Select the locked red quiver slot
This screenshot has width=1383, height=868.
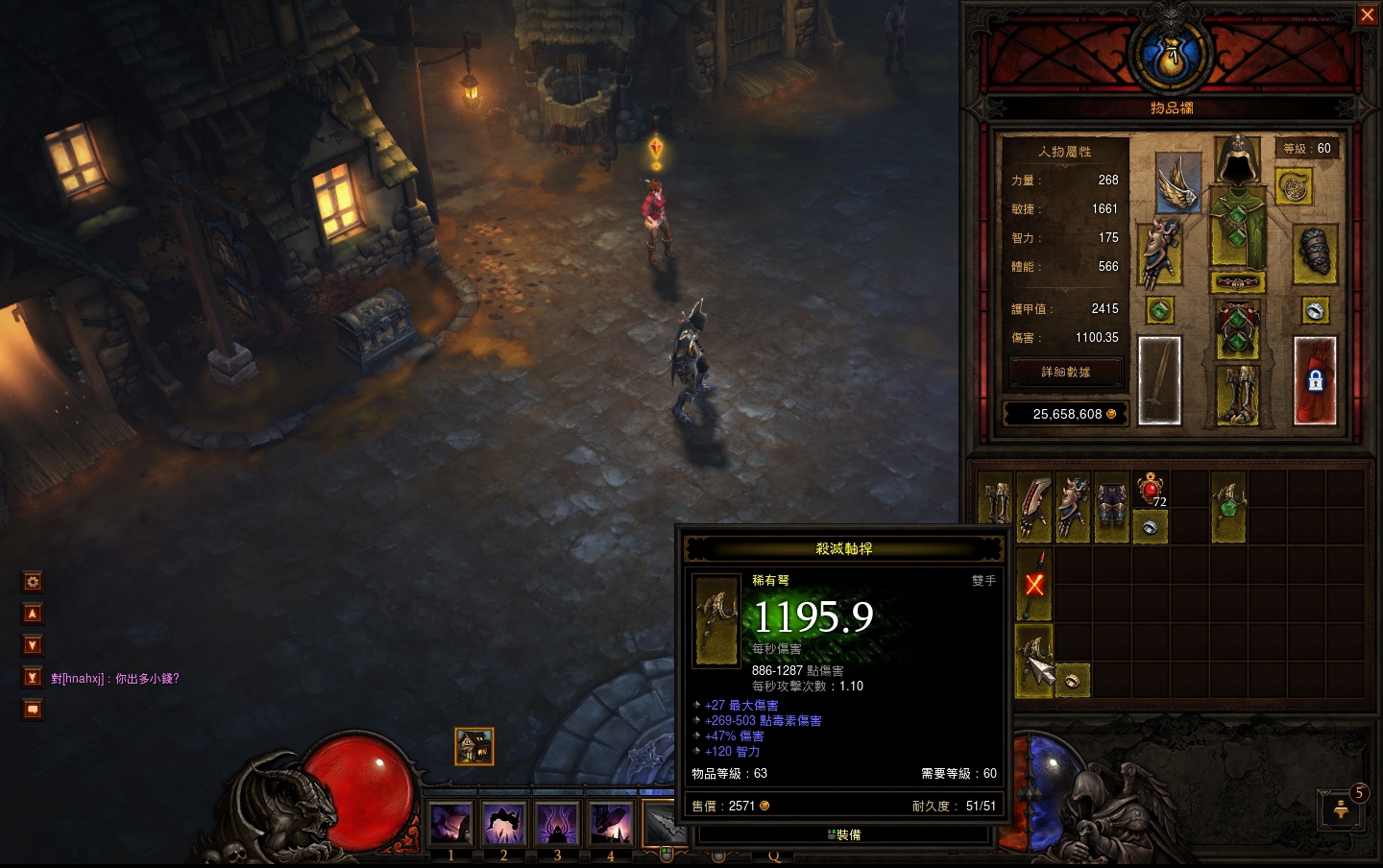[x=1315, y=380]
